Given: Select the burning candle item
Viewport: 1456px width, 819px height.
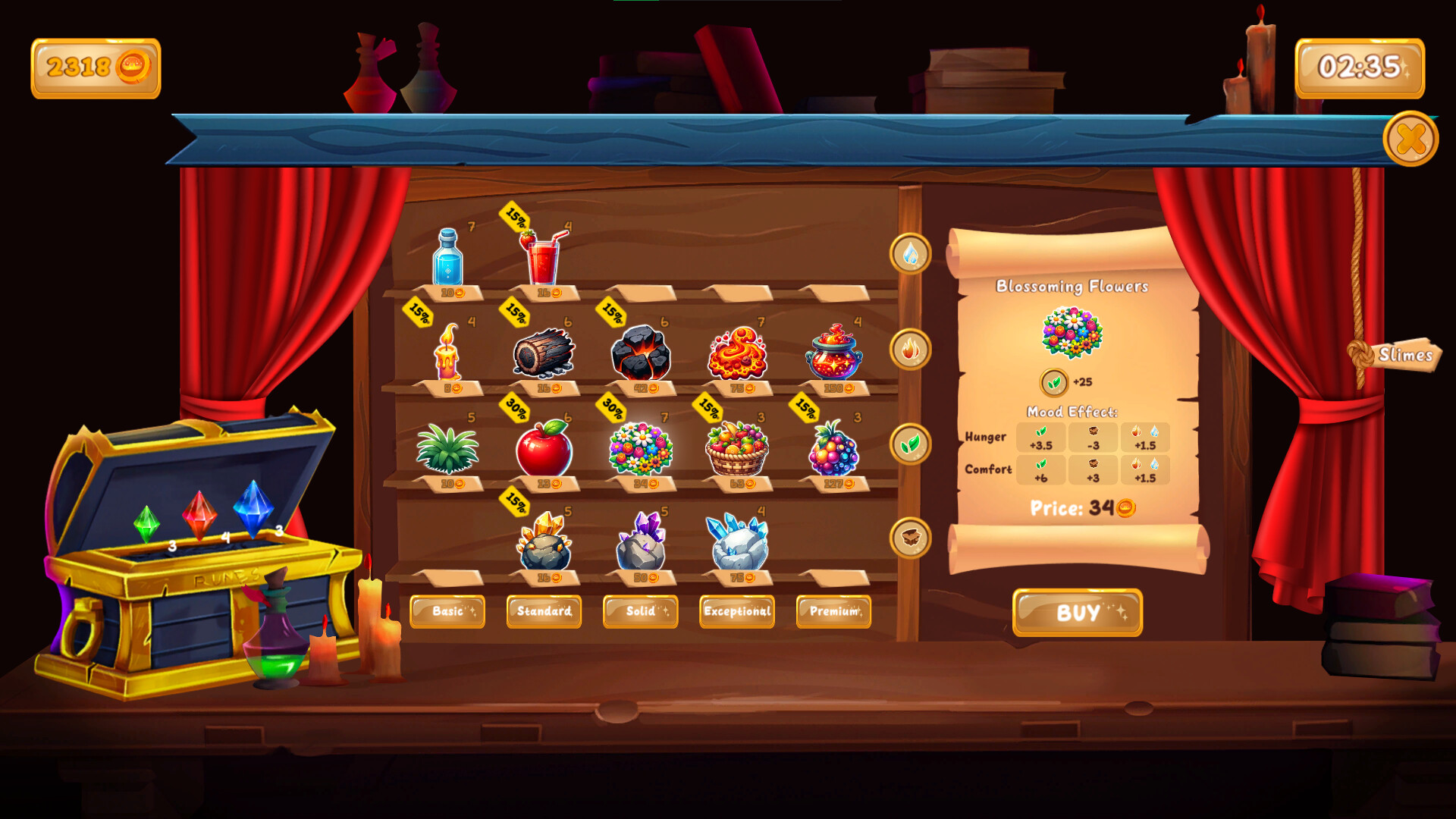Looking at the screenshot, I should (447, 353).
